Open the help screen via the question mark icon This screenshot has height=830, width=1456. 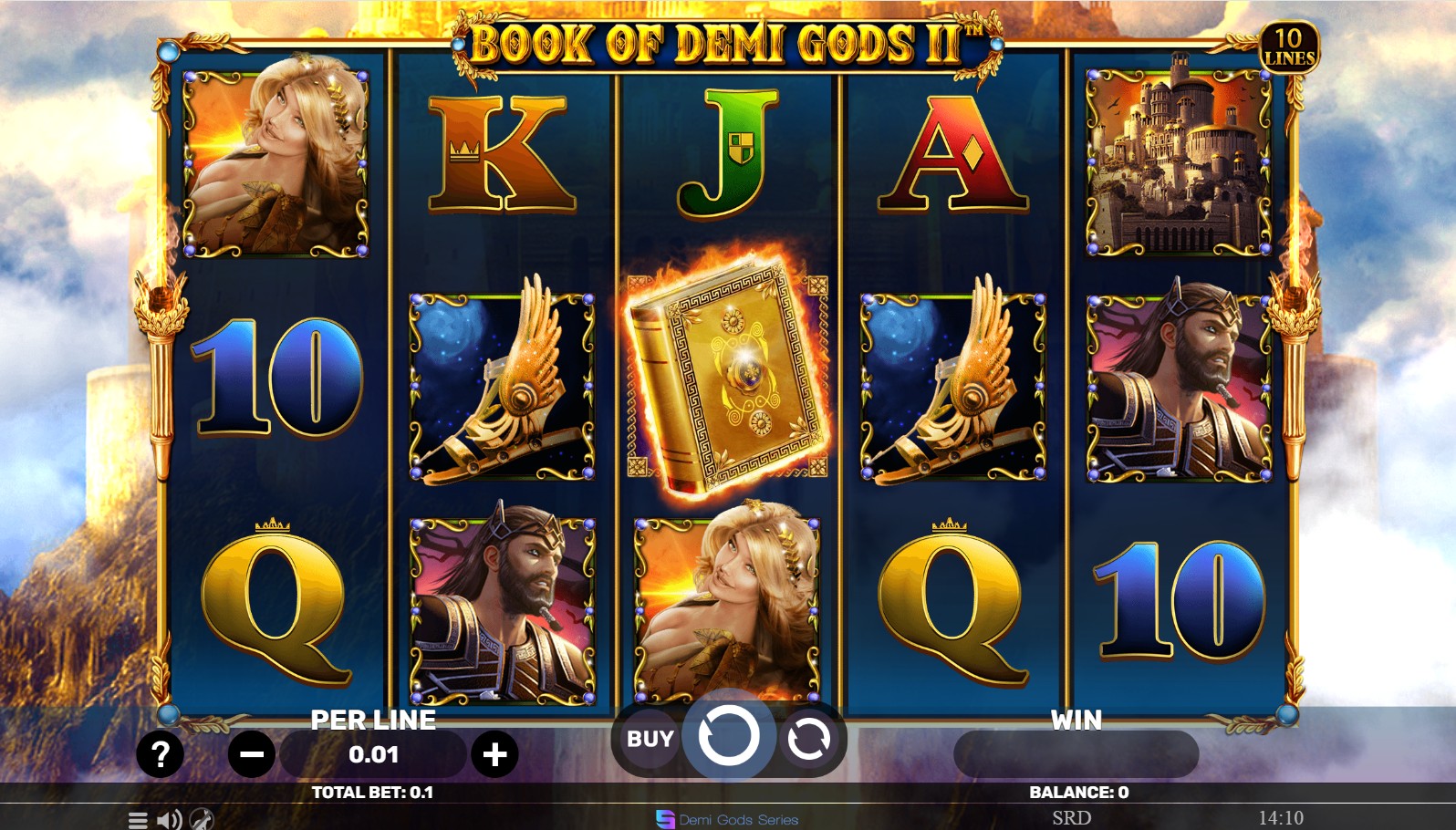(x=161, y=754)
